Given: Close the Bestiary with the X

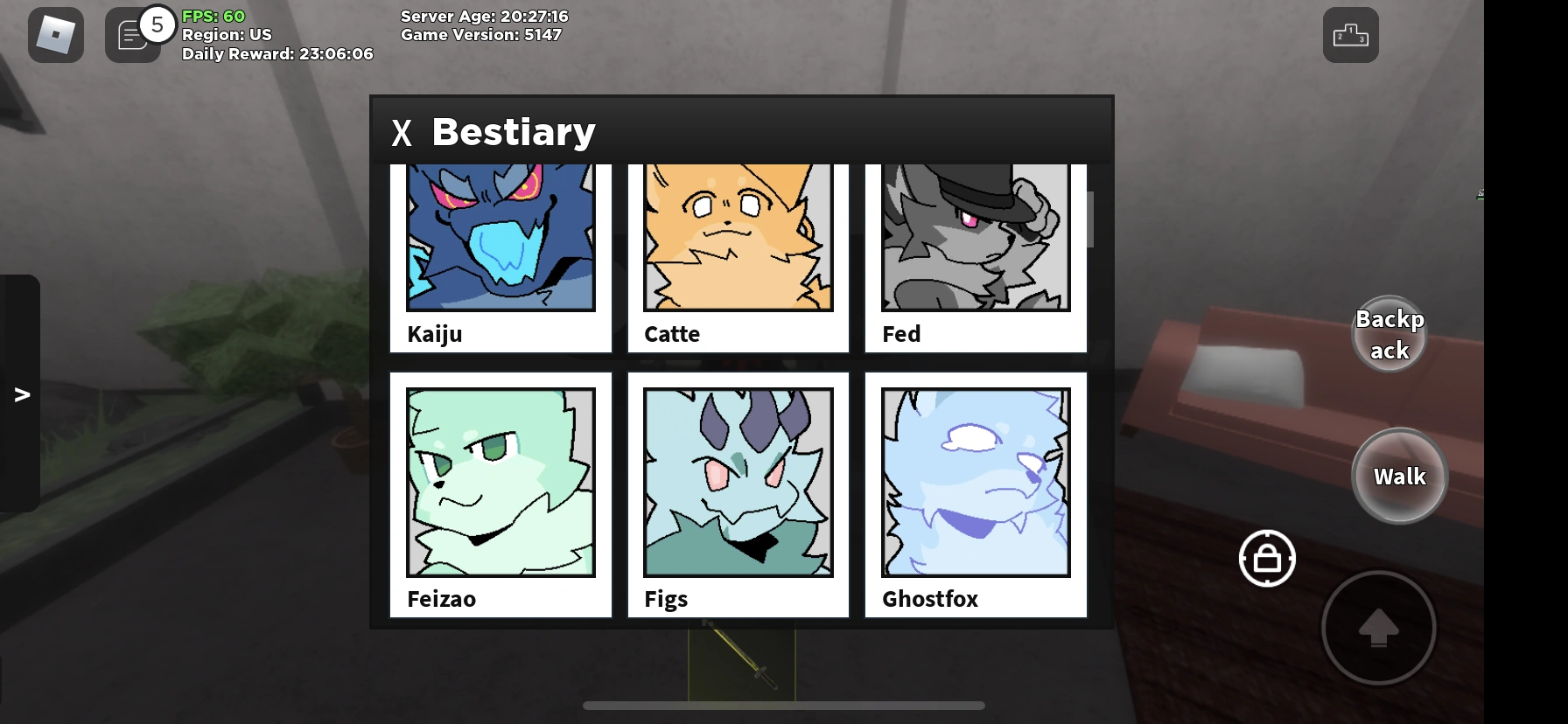Looking at the screenshot, I should click(x=402, y=133).
